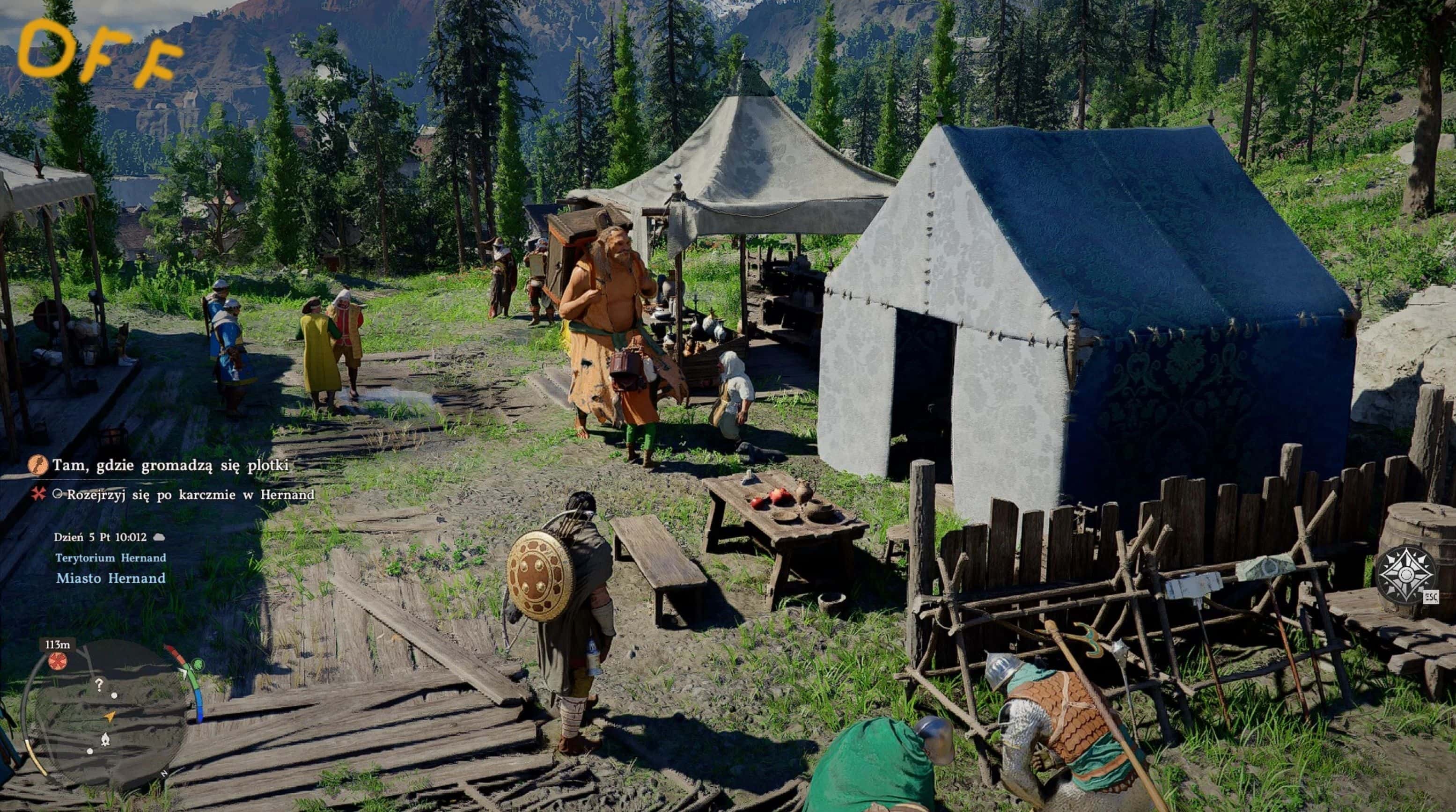Click the orange quest icon beside the quest title
Viewport: 1456px width, 812px height.
(x=37, y=465)
